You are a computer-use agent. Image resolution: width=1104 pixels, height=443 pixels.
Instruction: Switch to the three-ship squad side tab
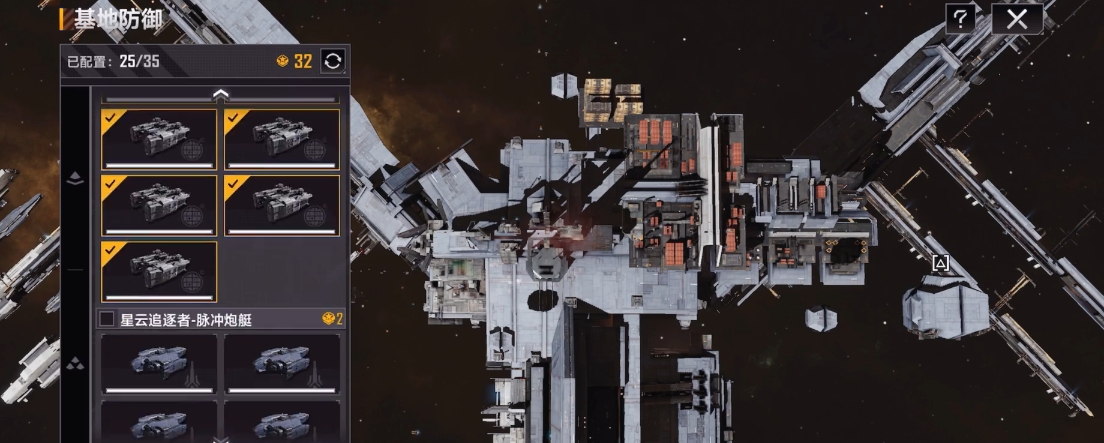(75, 363)
